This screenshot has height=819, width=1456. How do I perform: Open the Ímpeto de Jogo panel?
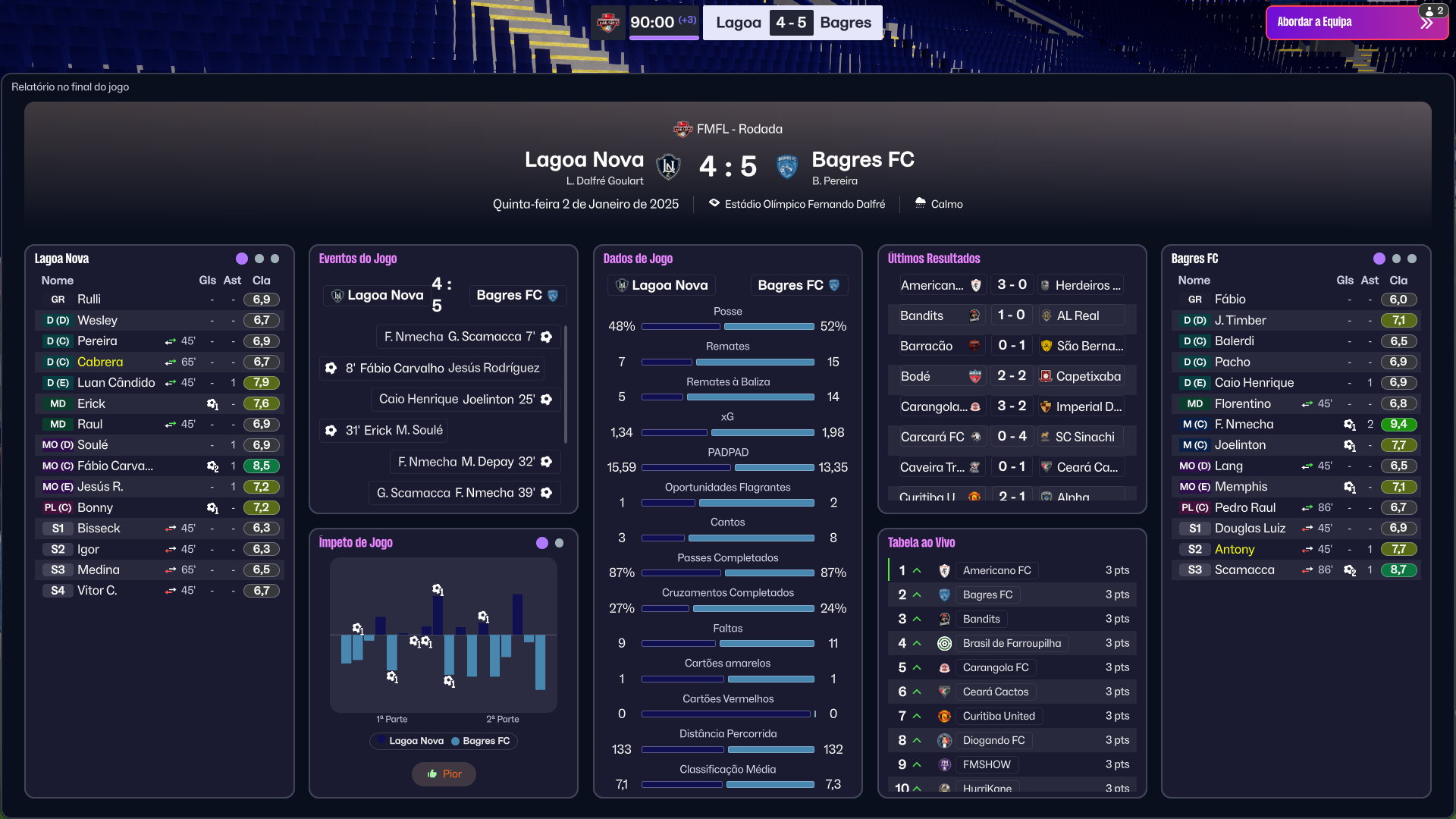[x=356, y=542]
